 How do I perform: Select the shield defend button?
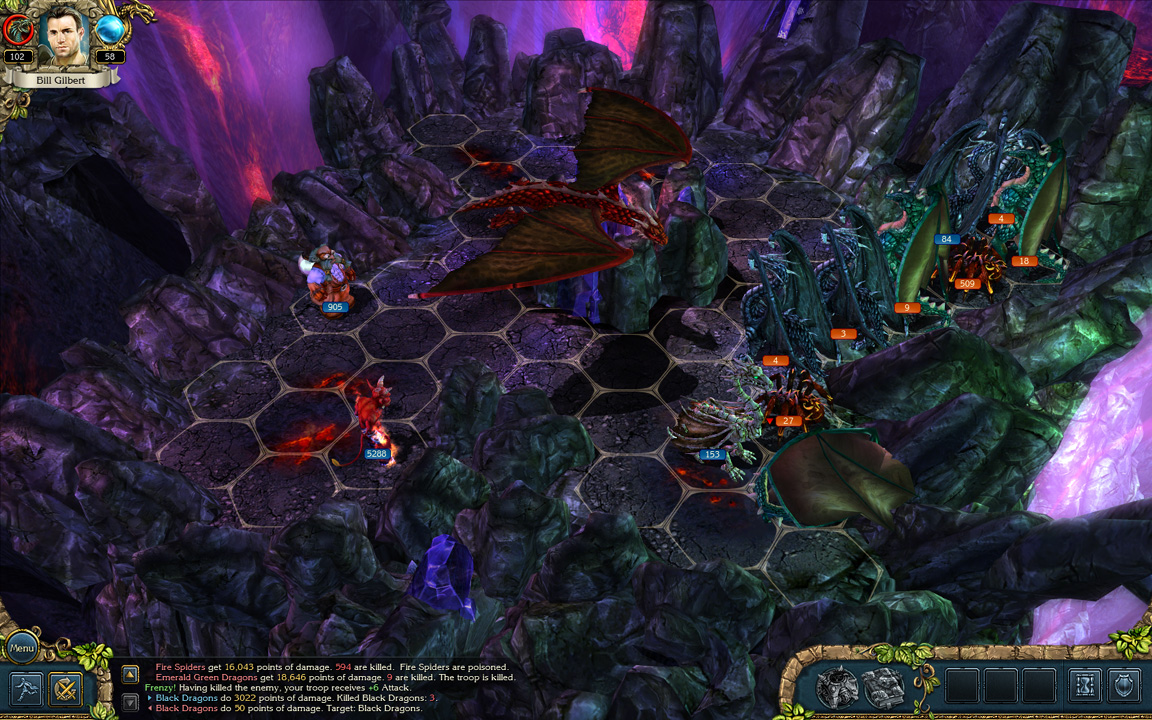(x=1124, y=686)
